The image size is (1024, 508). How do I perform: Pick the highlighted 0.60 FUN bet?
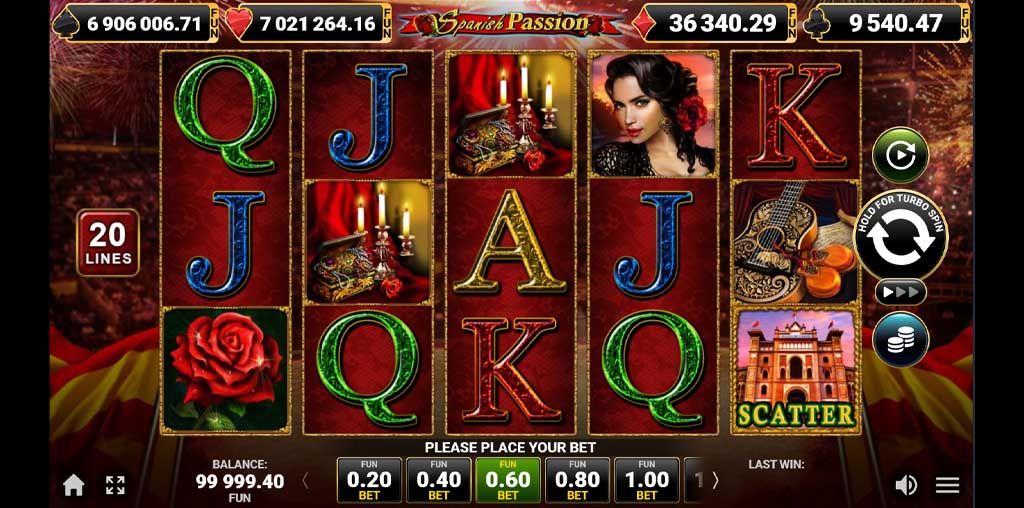507,480
